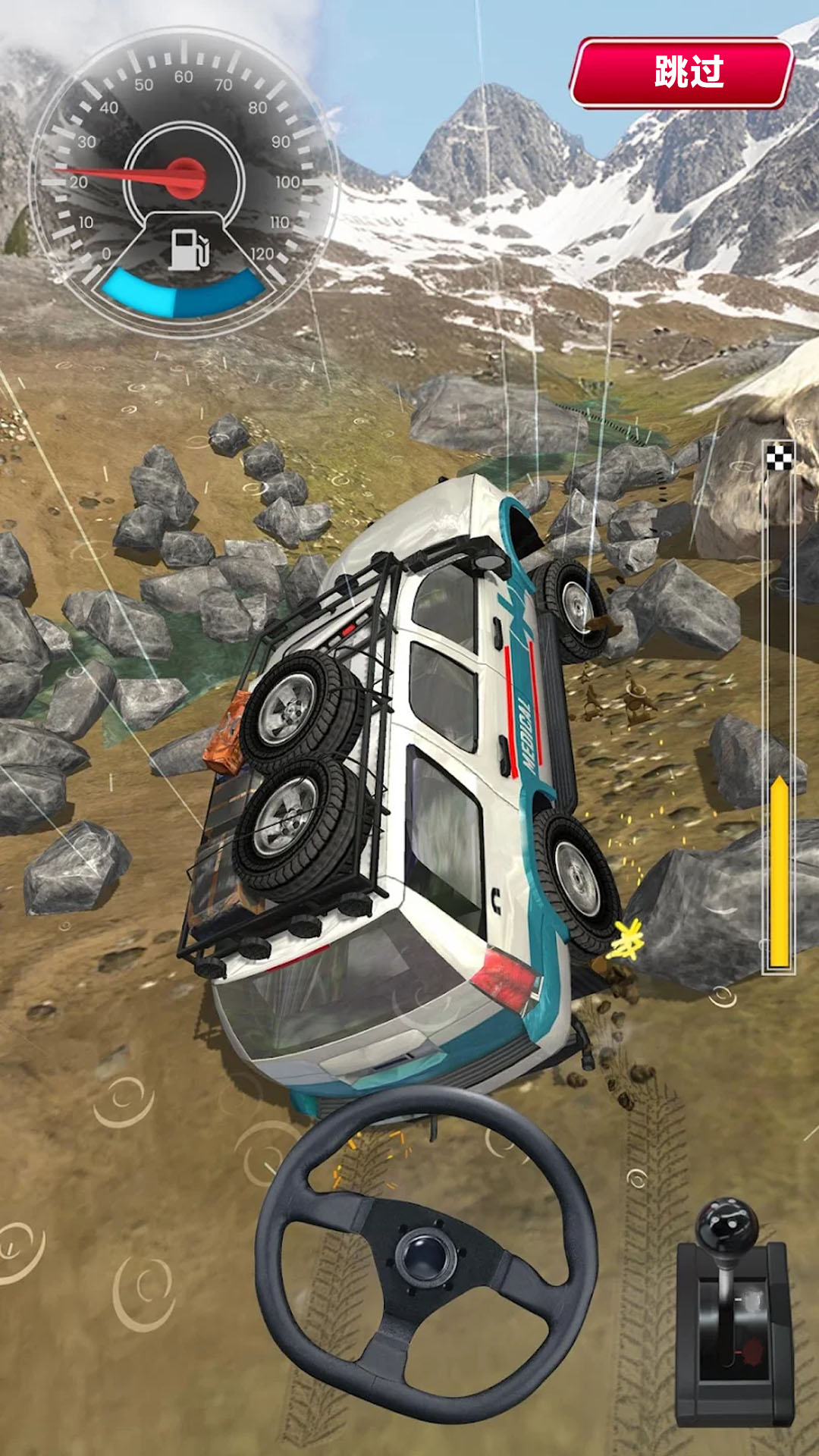Click the black steering wheel control
Screen dimensions: 819x1456
425,1254
